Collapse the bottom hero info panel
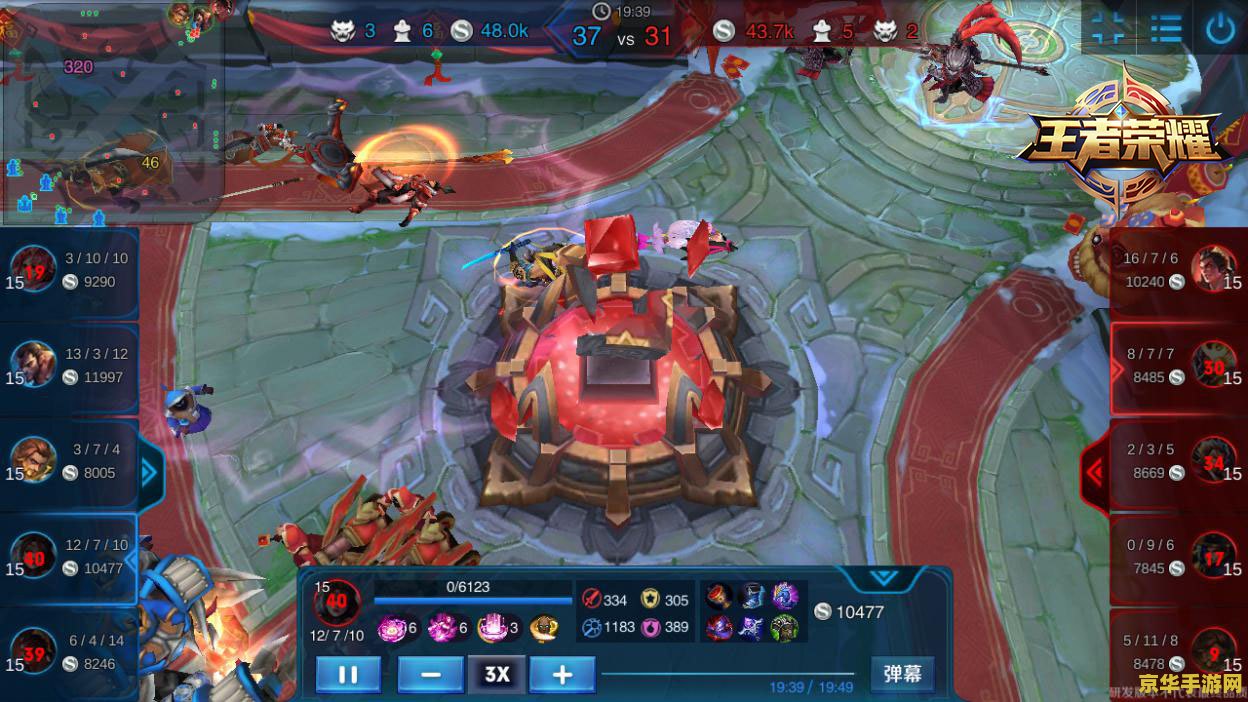1248x702 pixels. 884,578
